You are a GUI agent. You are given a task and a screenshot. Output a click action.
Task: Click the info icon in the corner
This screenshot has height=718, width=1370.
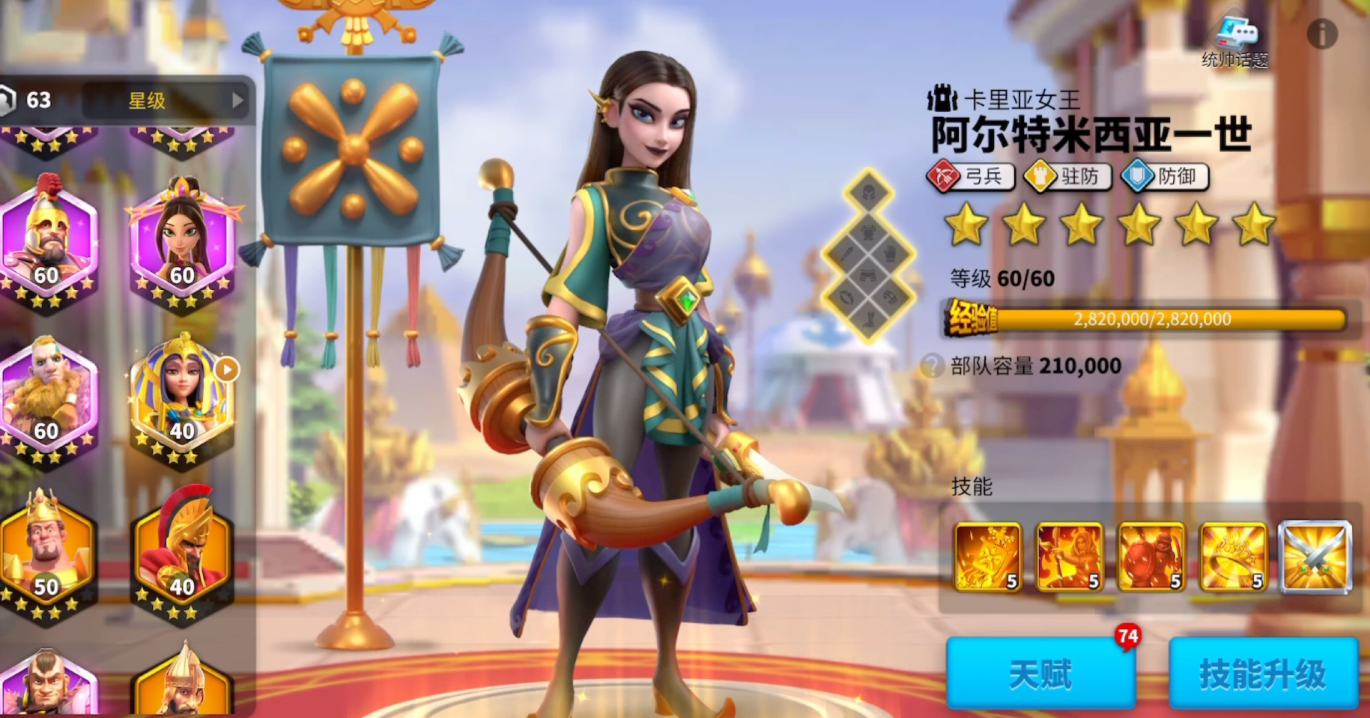1322,34
